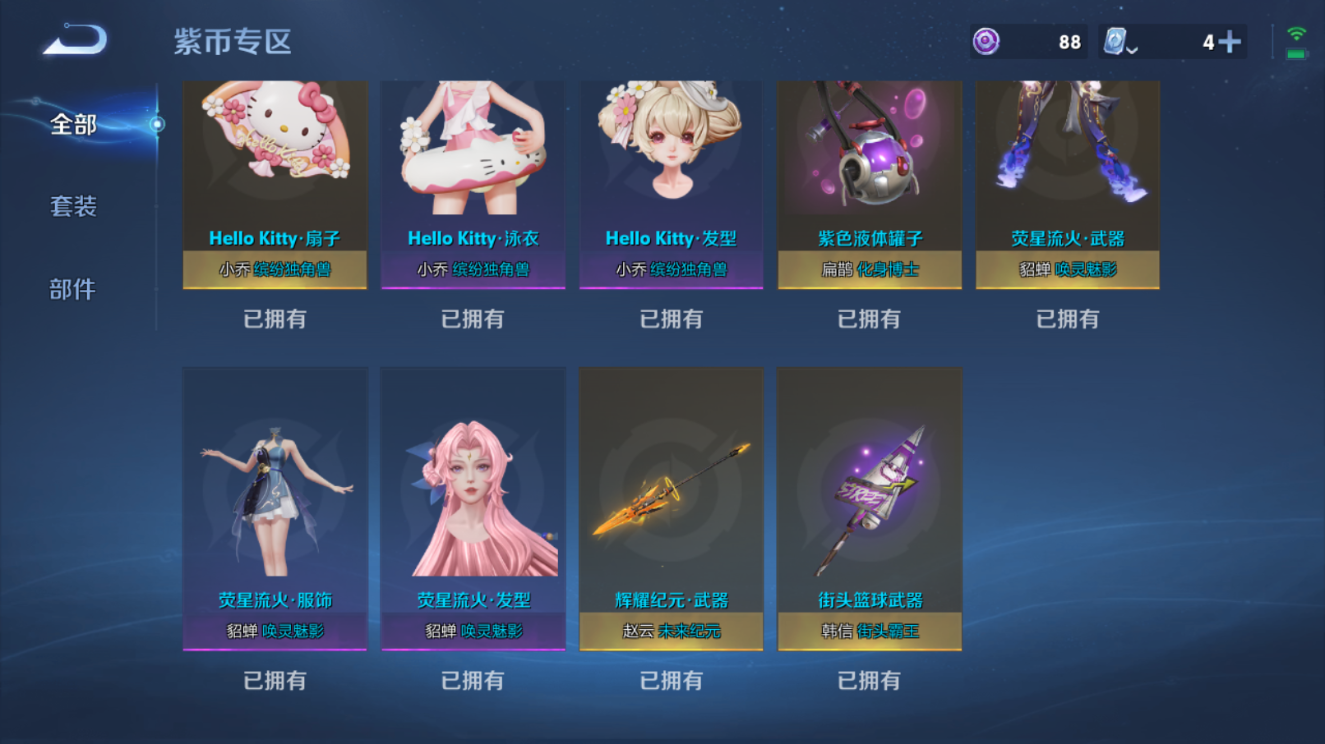Image resolution: width=1325 pixels, height=744 pixels.
Task: Click the purple coin currency icon showing 88
Action: [985, 41]
